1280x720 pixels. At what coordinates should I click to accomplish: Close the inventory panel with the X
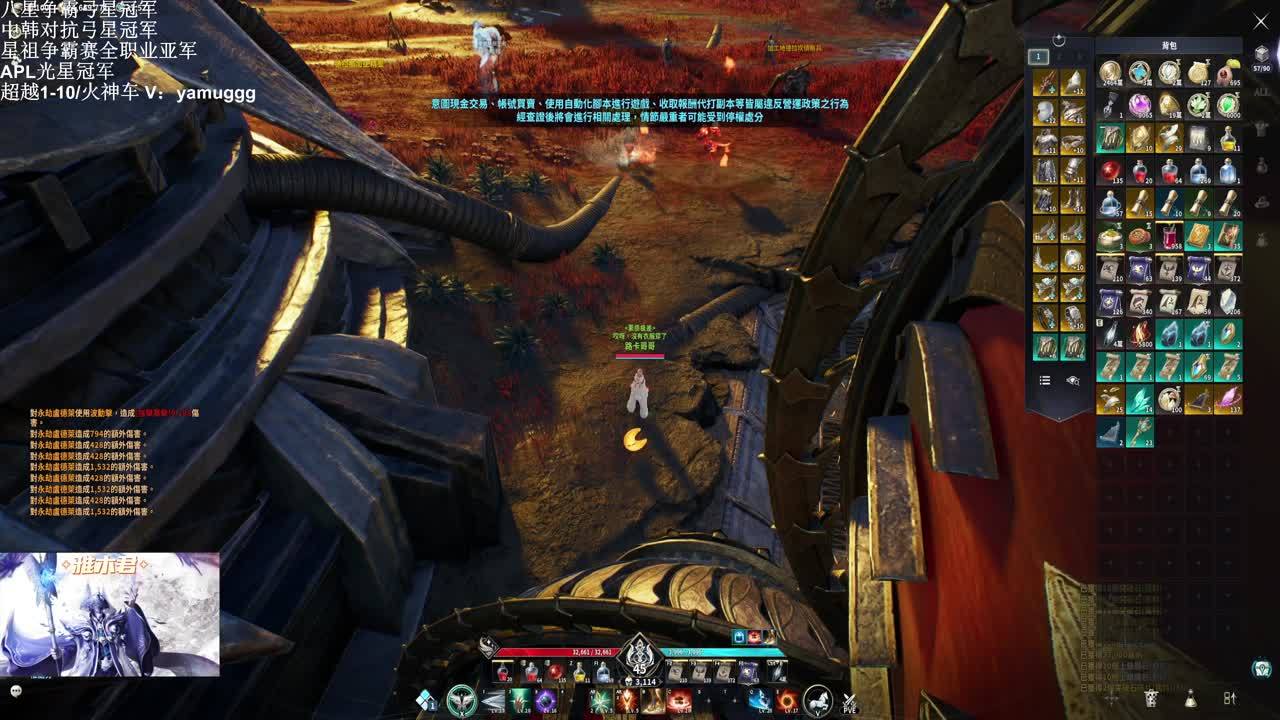(1260, 21)
